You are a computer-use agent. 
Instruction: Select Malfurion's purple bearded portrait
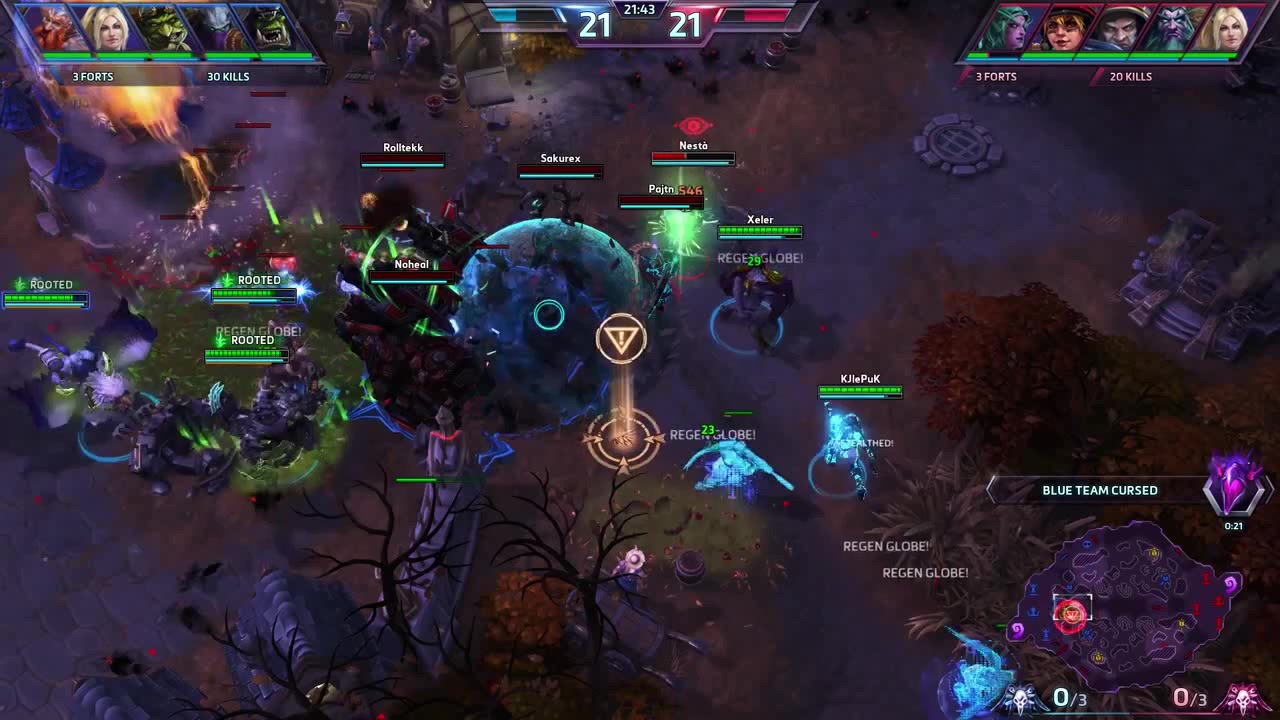coord(1173,28)
